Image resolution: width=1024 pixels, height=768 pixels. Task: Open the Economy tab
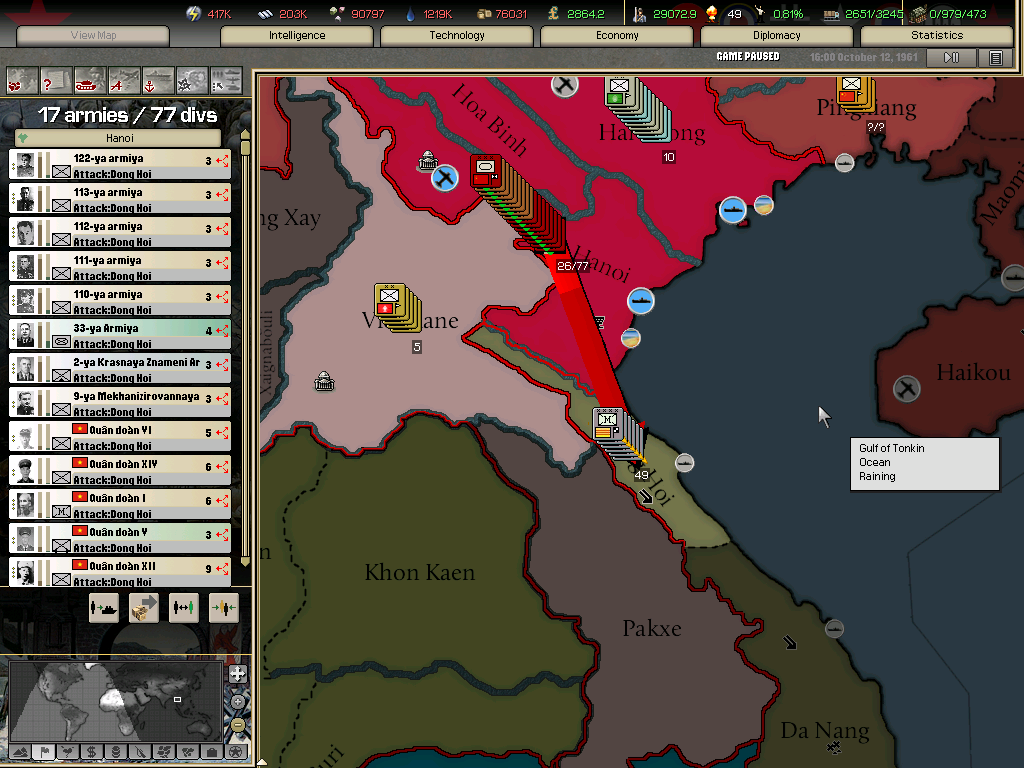pyautogui.click(x=617, y=35)
